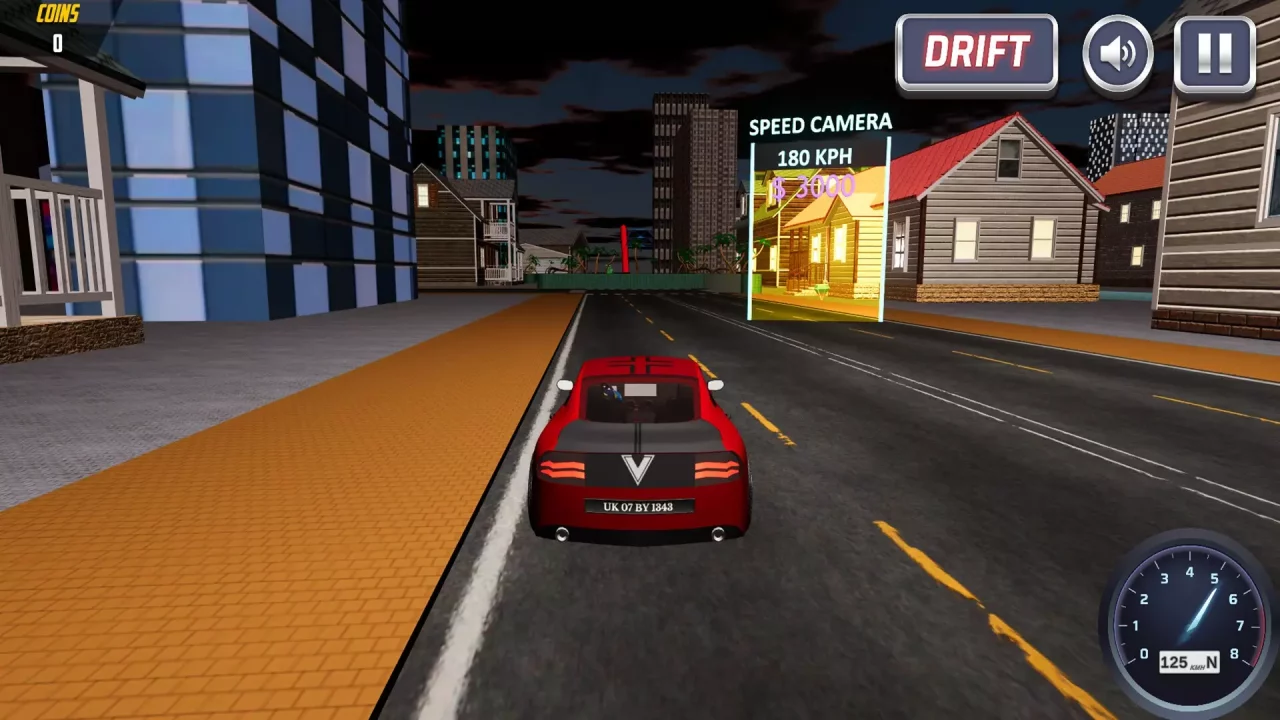Click the COINS counter icon

coord(57,14)
